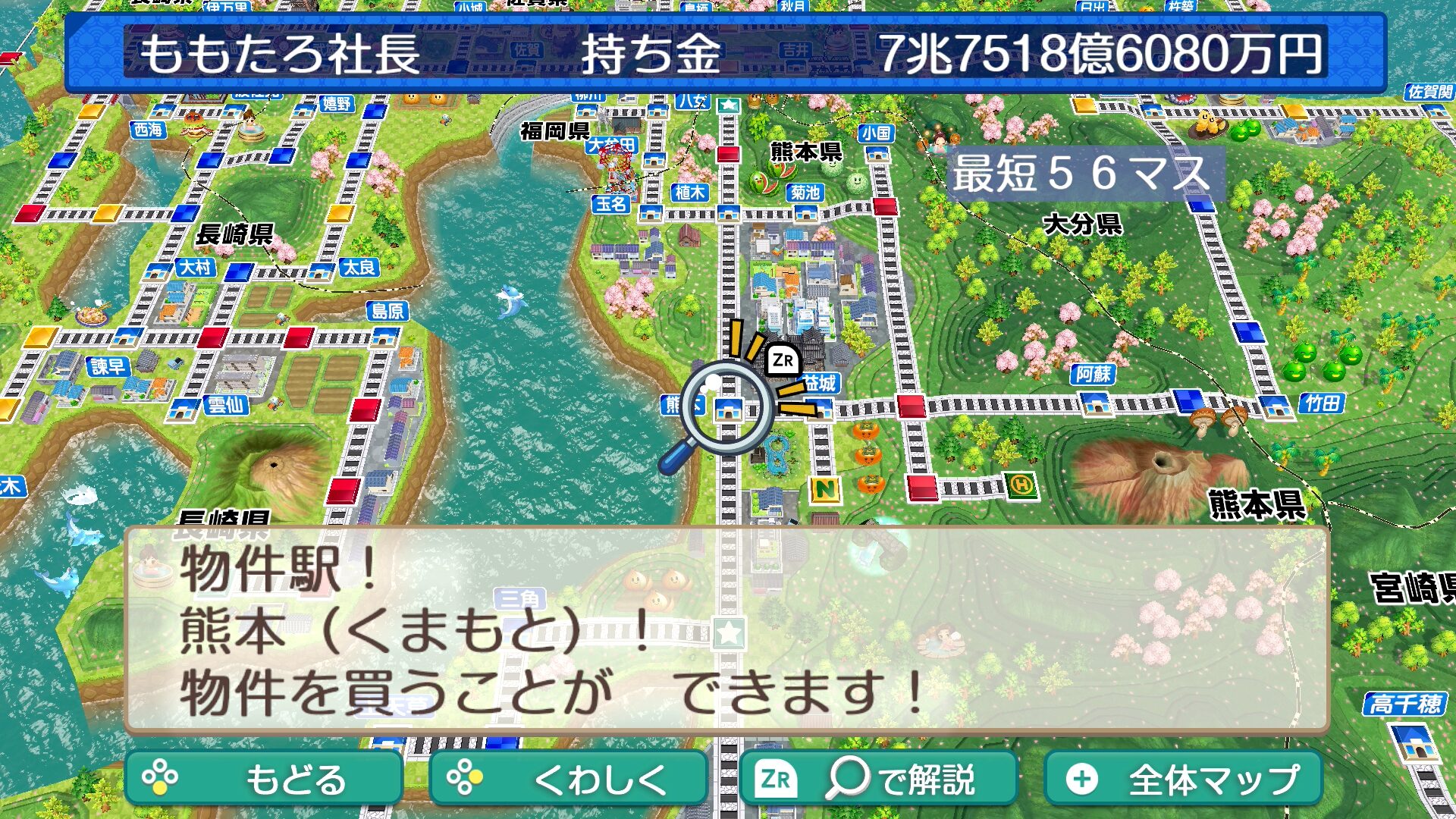Open the で解説 explanation button
The height and width of the screenshot is (819, 1456).
pos(878,779)
